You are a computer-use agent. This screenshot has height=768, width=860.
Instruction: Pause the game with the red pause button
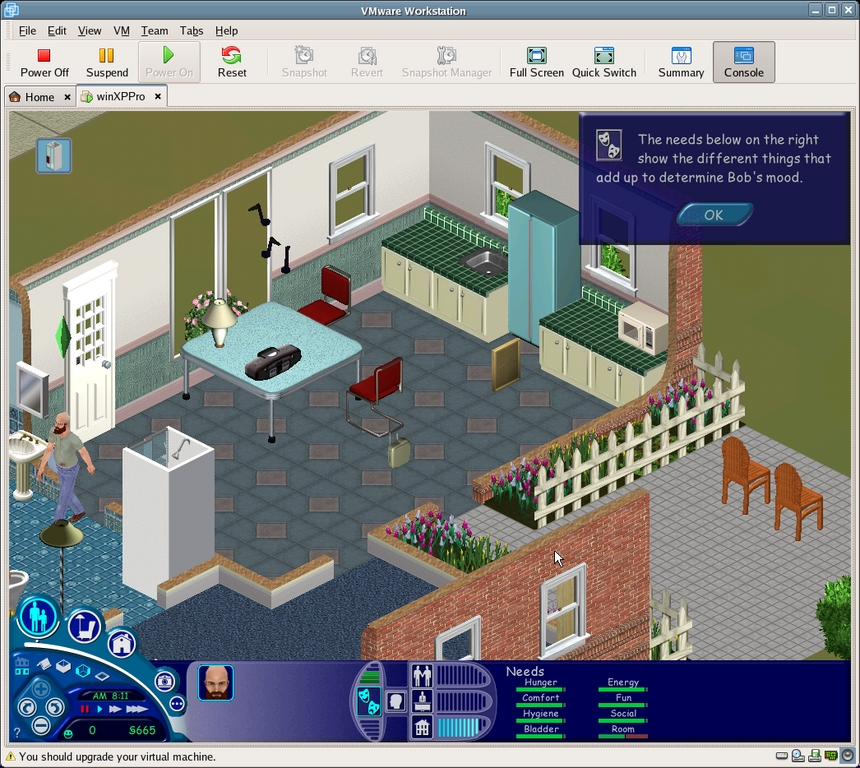[85, 709]
